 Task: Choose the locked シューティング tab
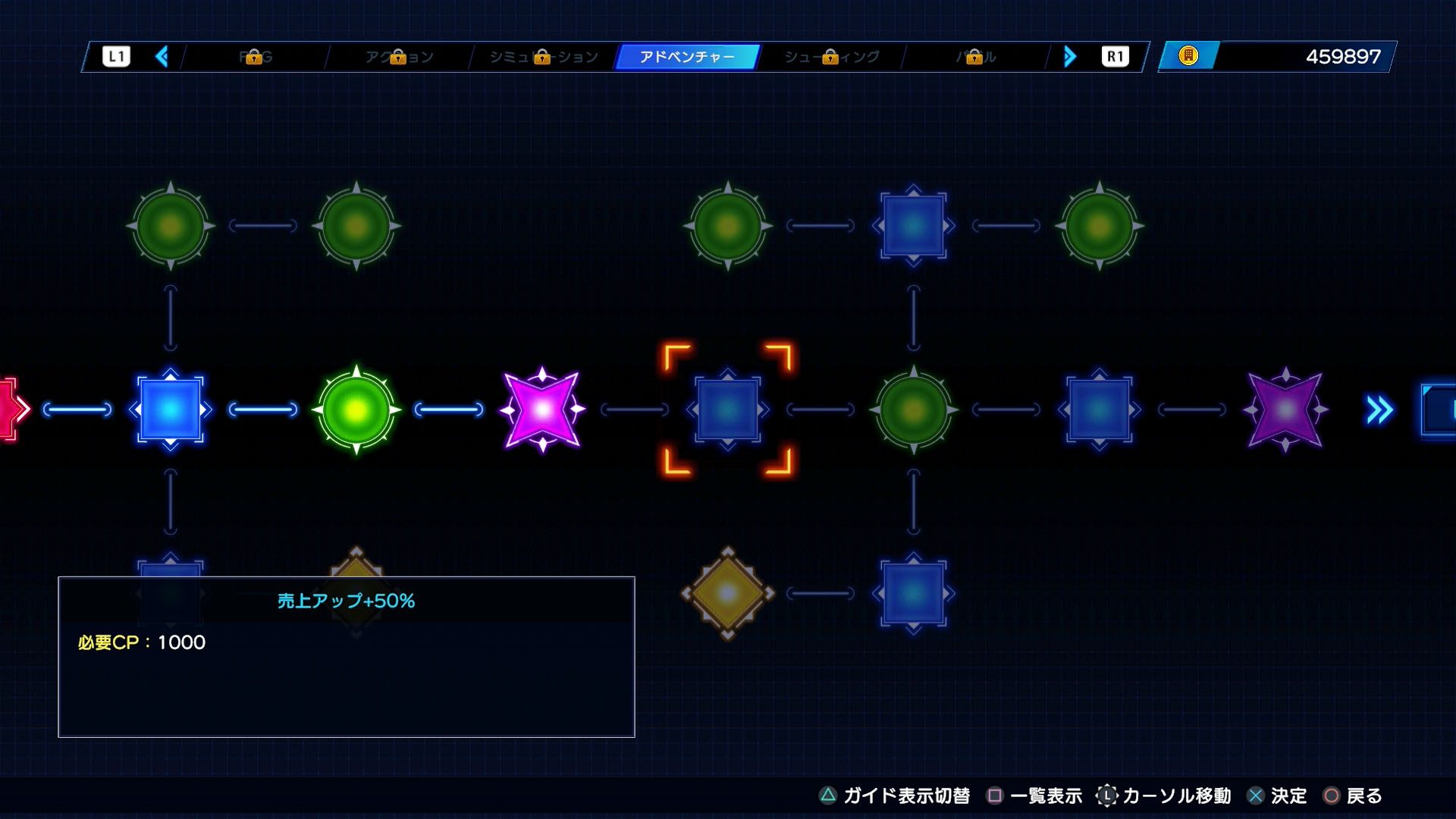tap(831, 57)
